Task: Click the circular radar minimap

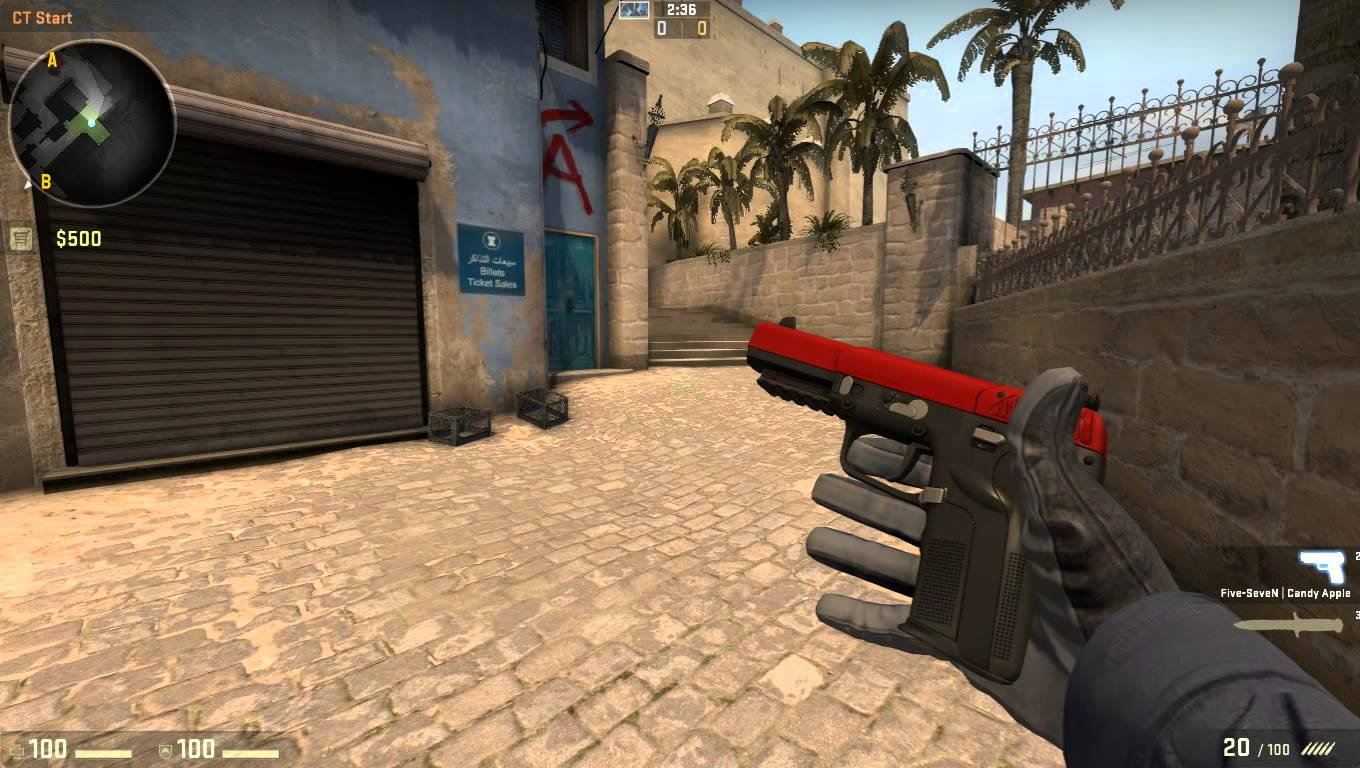Action: tap(91, 122)
